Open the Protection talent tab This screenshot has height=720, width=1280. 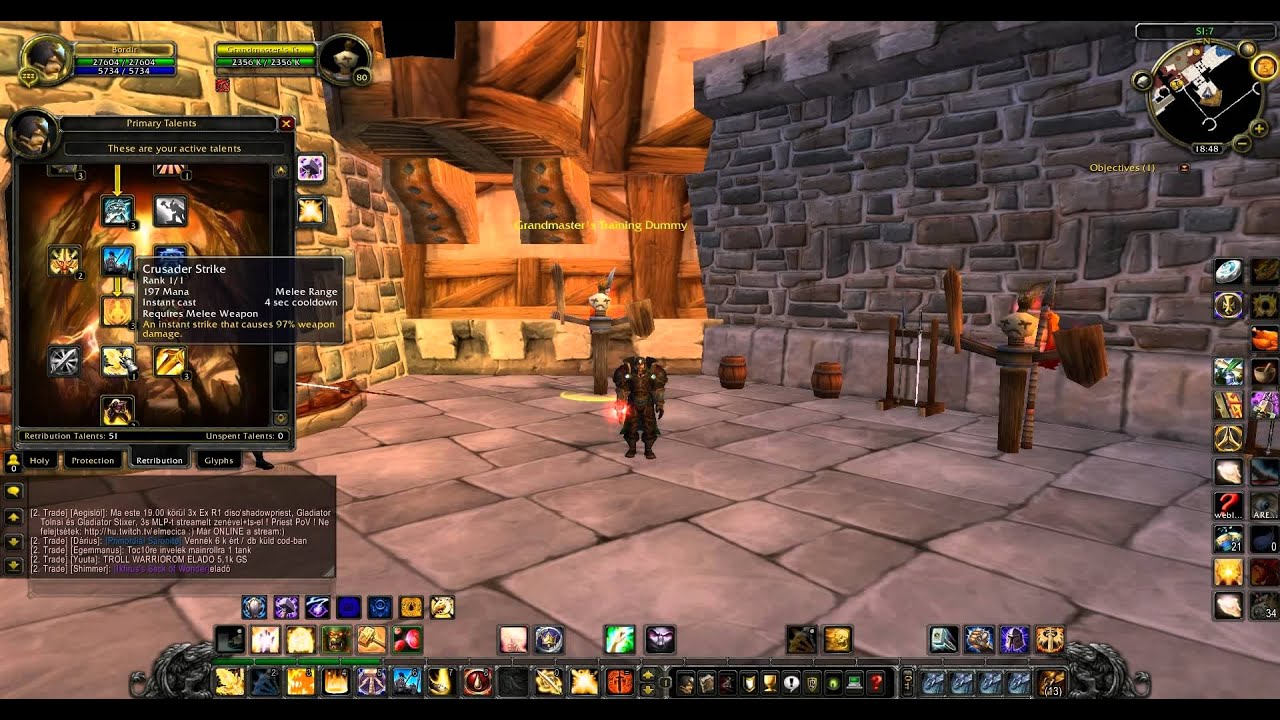point(93,460)
